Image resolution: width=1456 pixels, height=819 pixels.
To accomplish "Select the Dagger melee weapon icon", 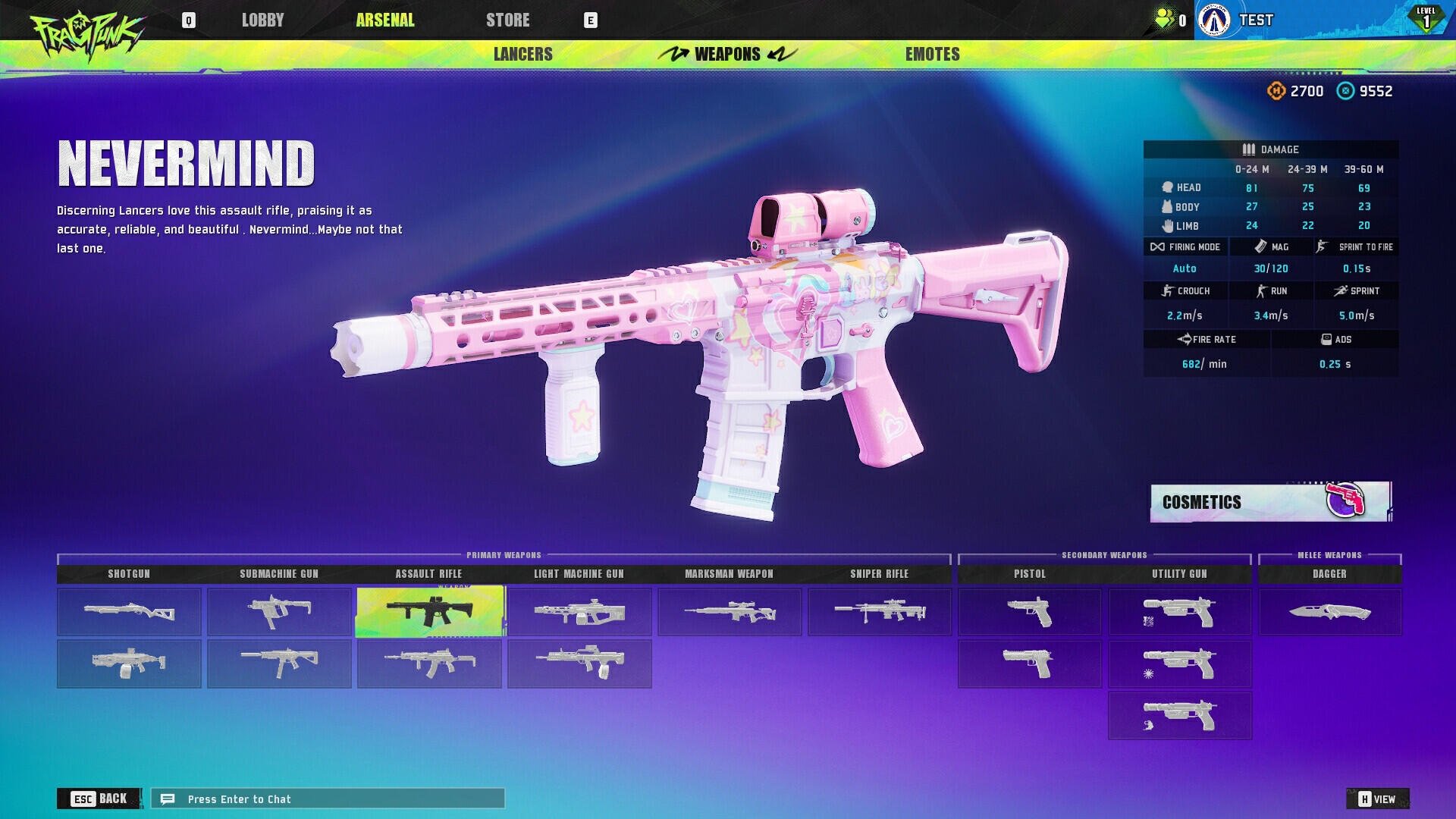I will (x=1329, y=611).
